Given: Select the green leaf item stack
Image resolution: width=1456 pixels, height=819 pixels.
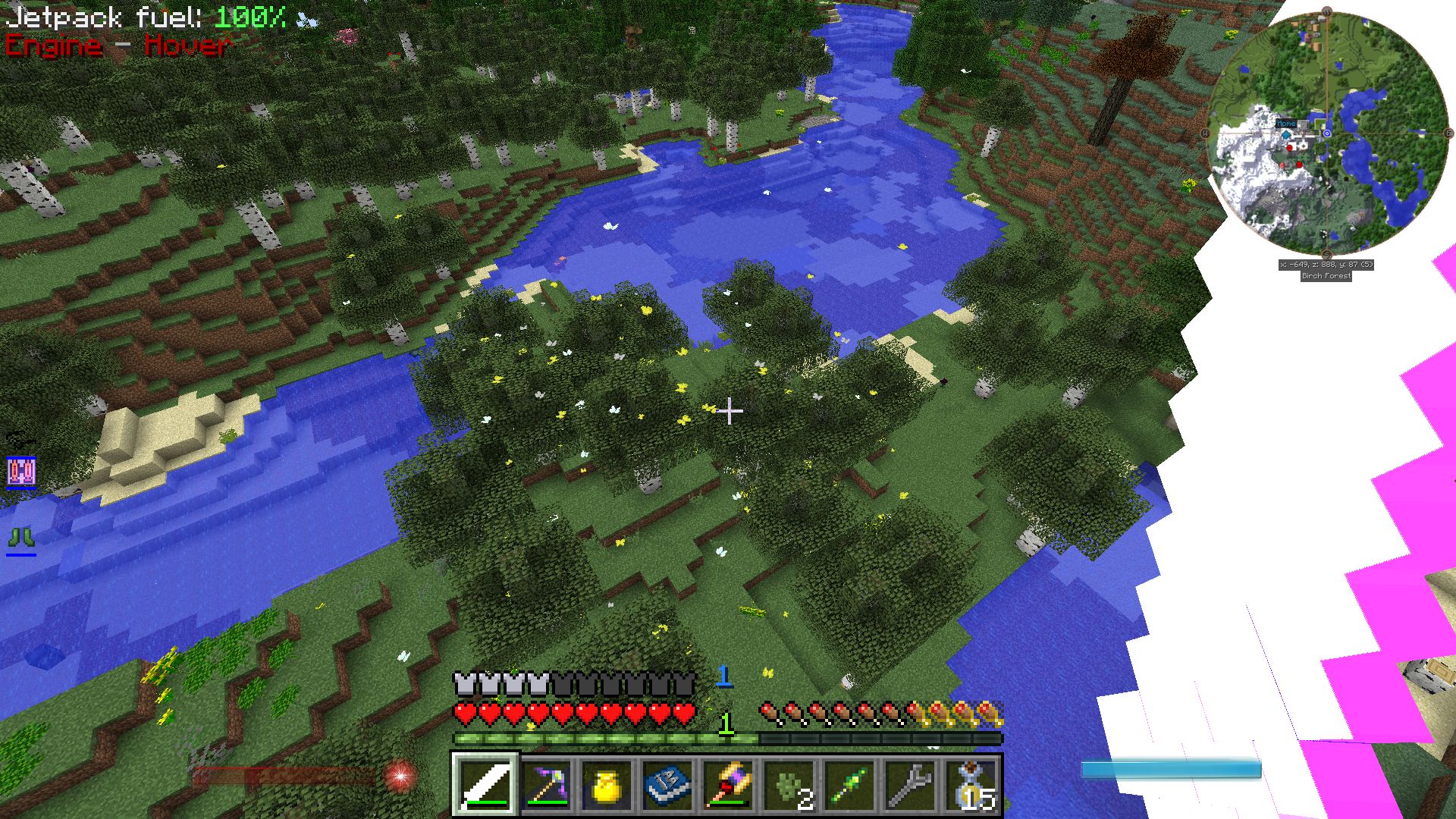Looking at the screenshot, I should (789, 785).
